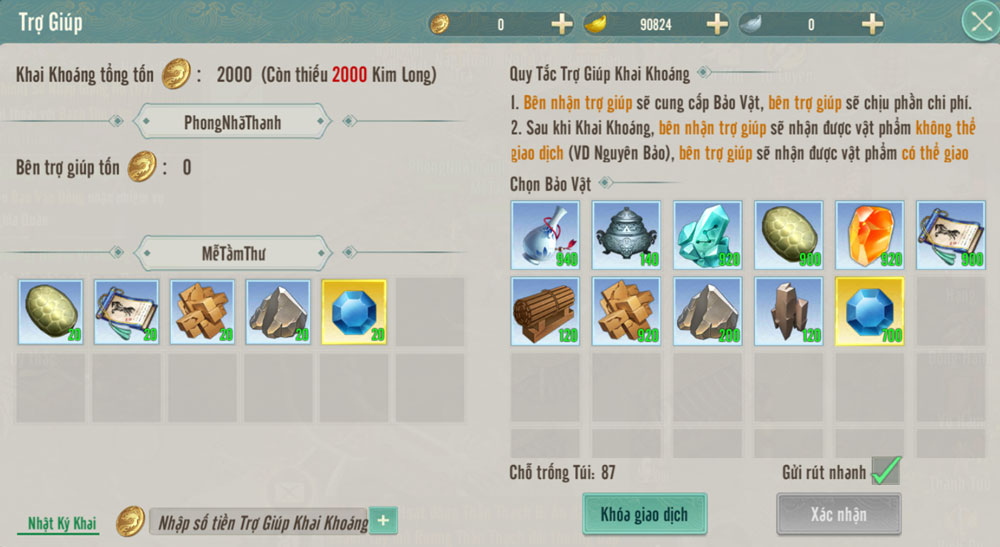Click the horse scroll in MẽTầmThư's offer
The width and height of the screenshot is (1000, 547).
coord(127,312)
